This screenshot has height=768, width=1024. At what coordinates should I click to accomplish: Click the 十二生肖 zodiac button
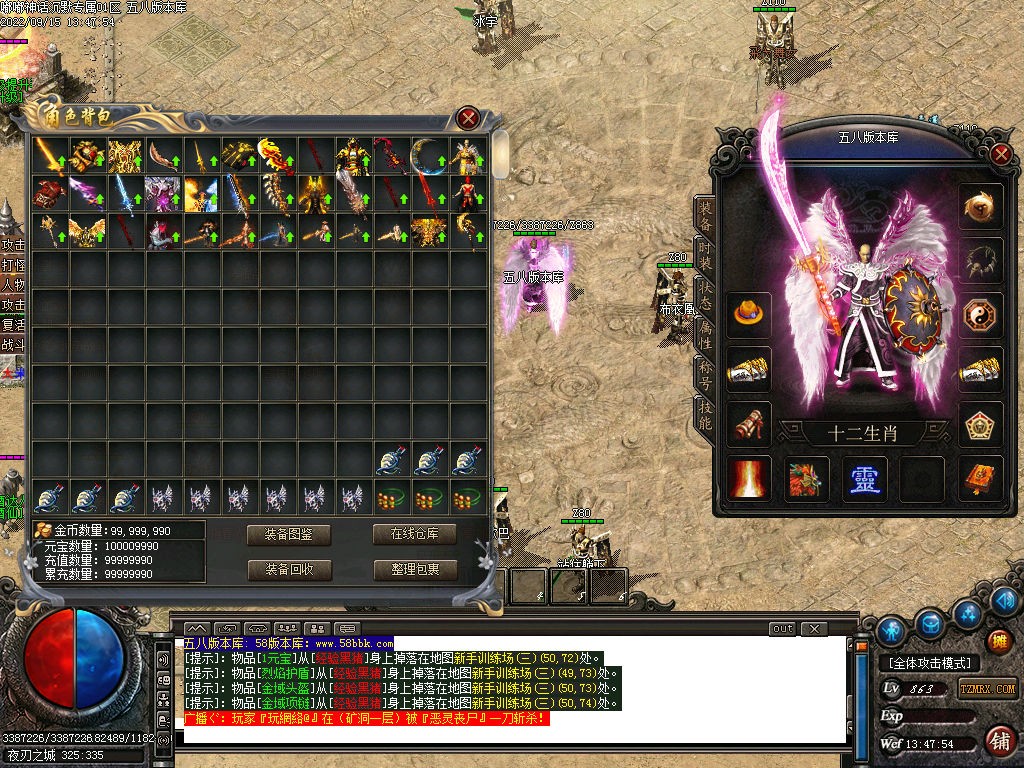coord(864,434)
